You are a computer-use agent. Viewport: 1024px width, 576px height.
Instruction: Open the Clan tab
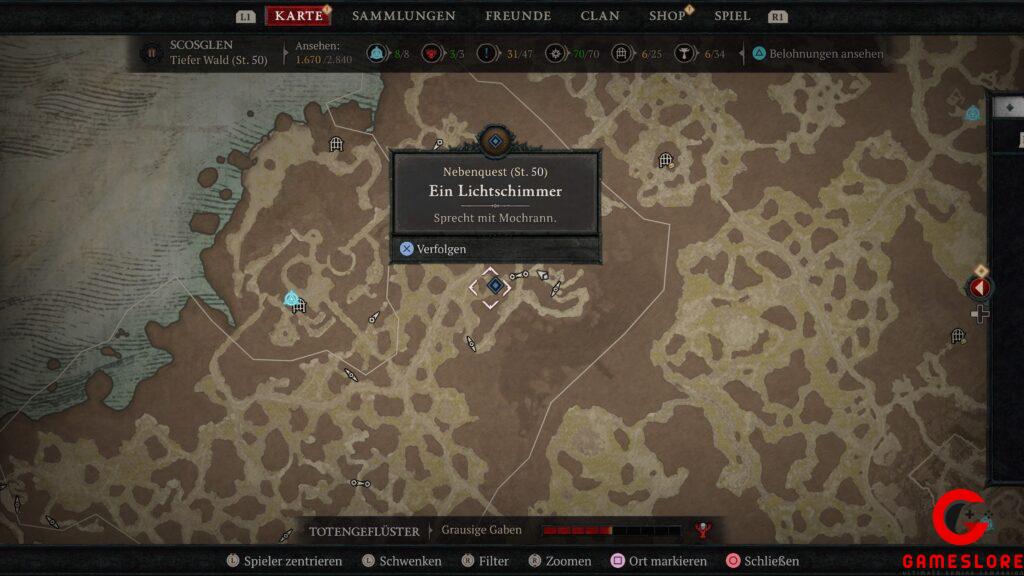tap(600, 16)
